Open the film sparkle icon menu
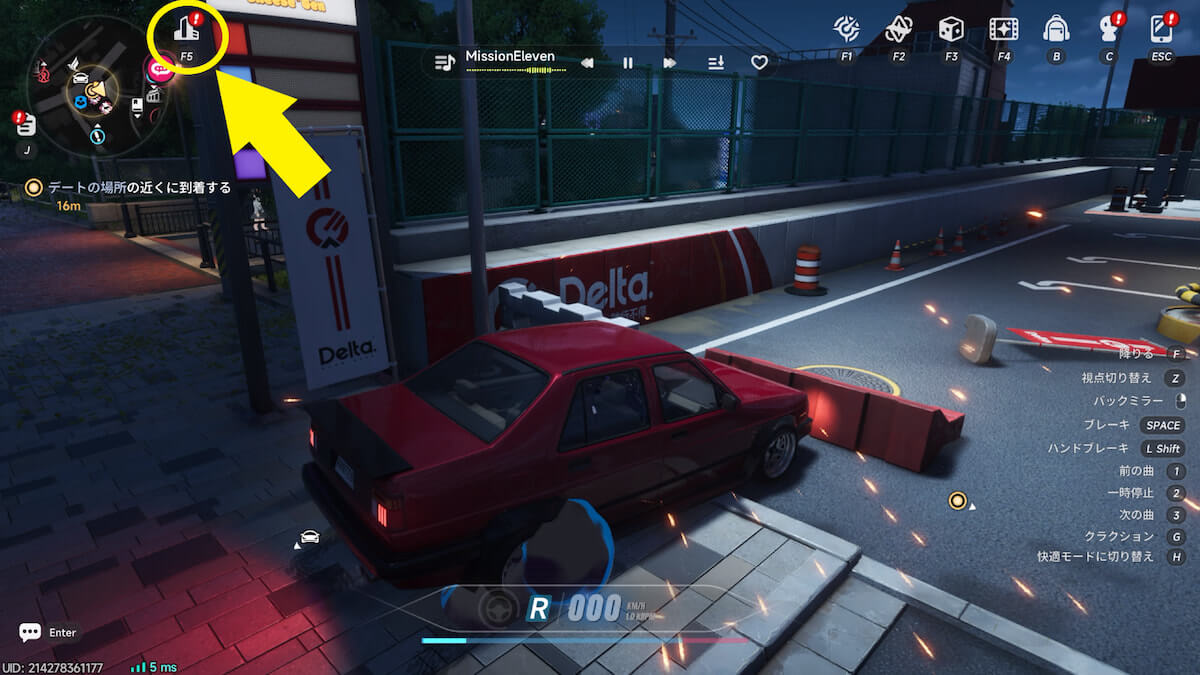1200x675 pixels. (x=1003, y=29)
